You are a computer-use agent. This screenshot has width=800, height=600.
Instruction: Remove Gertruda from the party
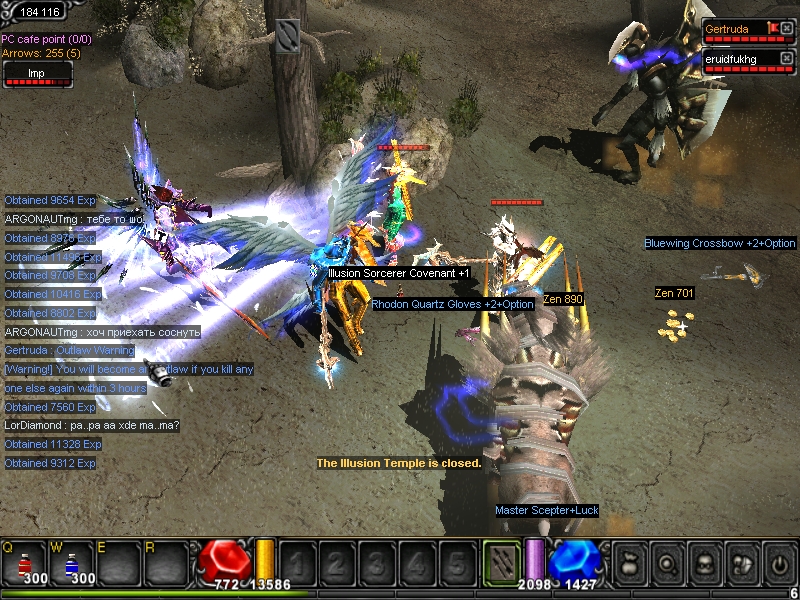tap(788, 28)
